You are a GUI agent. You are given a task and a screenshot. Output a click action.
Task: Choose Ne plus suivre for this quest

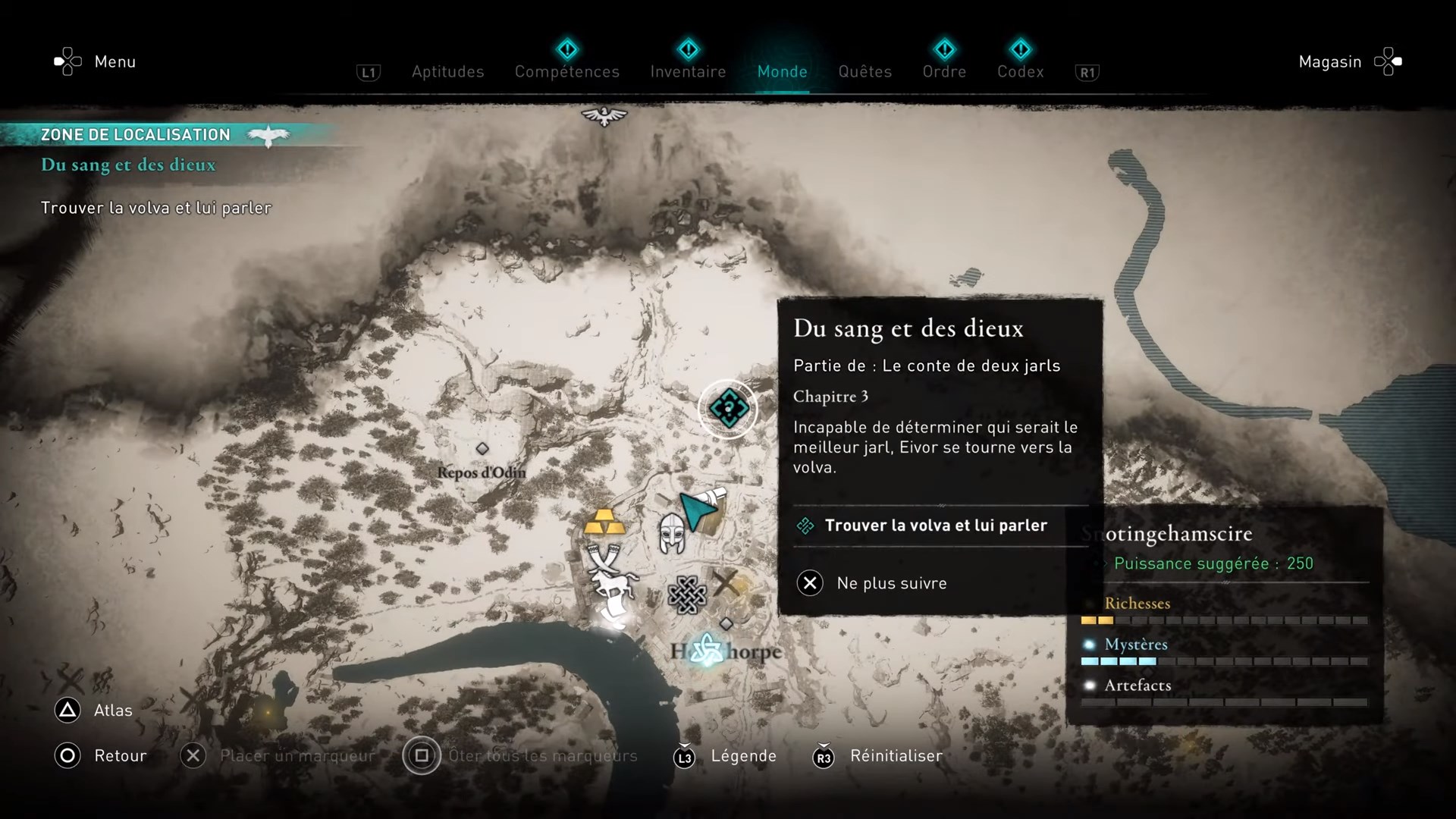point(891,583)
